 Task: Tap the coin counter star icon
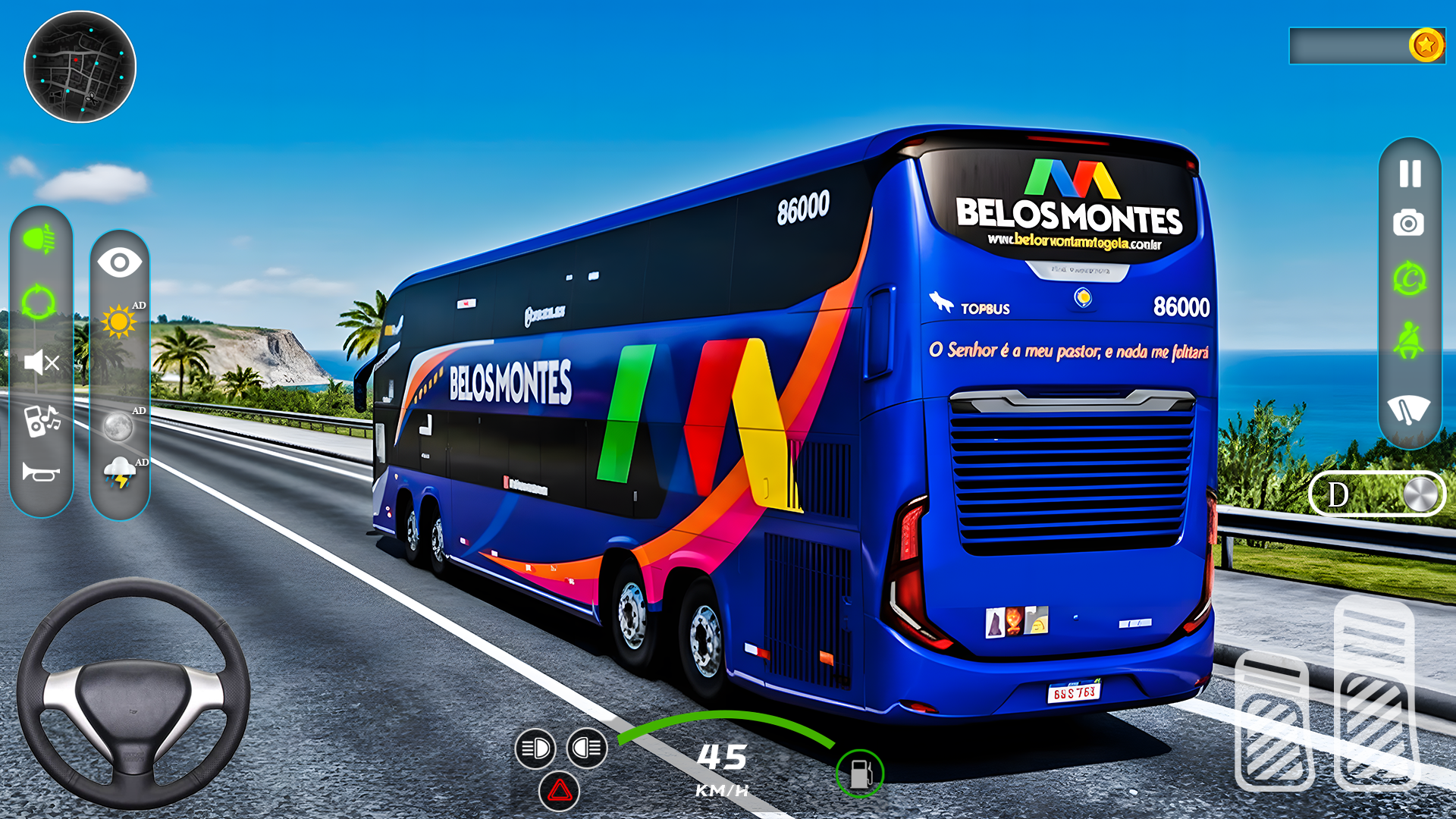[1426, 44]
